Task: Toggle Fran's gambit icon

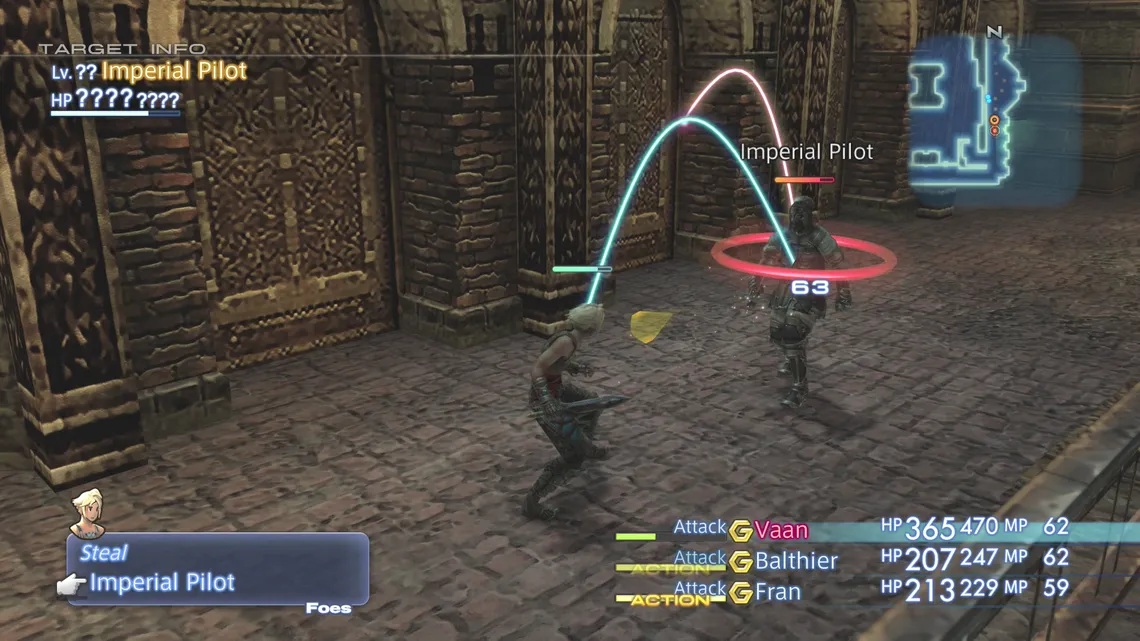Action: point(740,593)
